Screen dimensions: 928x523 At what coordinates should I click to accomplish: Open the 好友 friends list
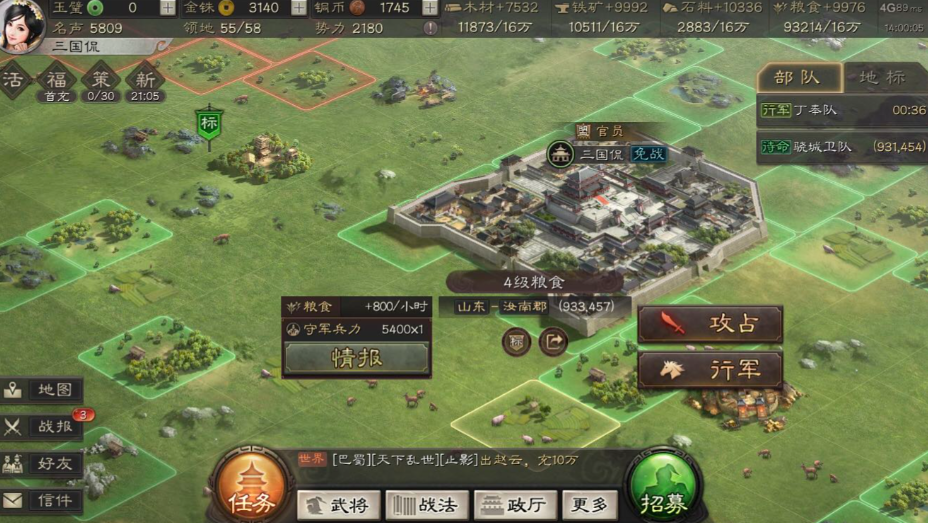[42, 463]
